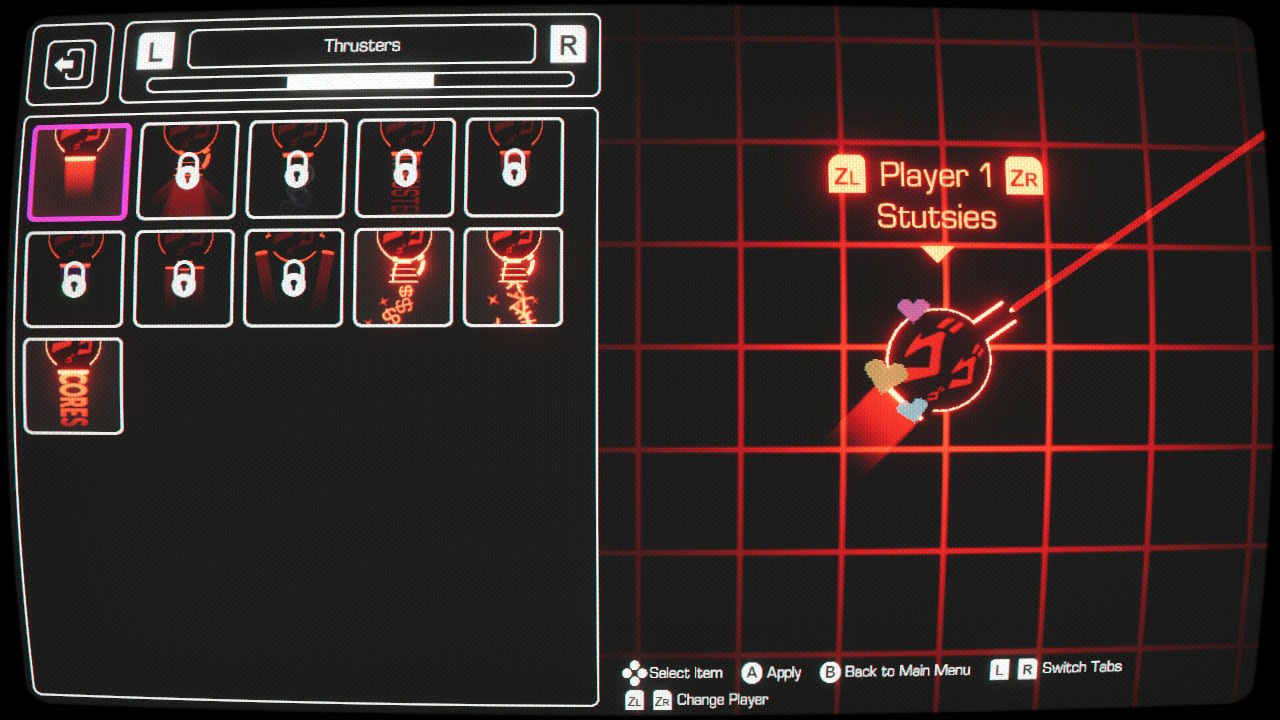Click the ZL shoulder button icon beside Player 1
The image size is (1280, 720).
(845, 177)
